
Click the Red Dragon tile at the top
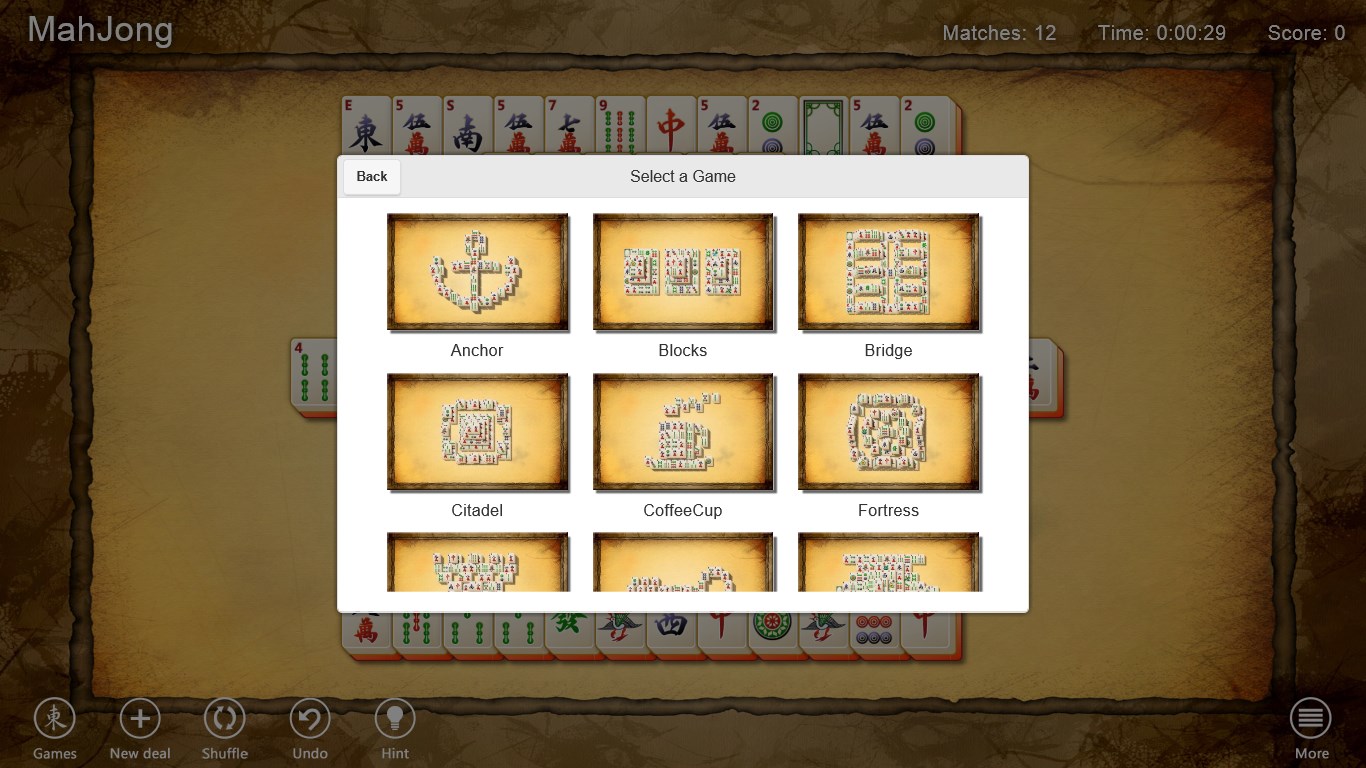click(x=671, y=125)
